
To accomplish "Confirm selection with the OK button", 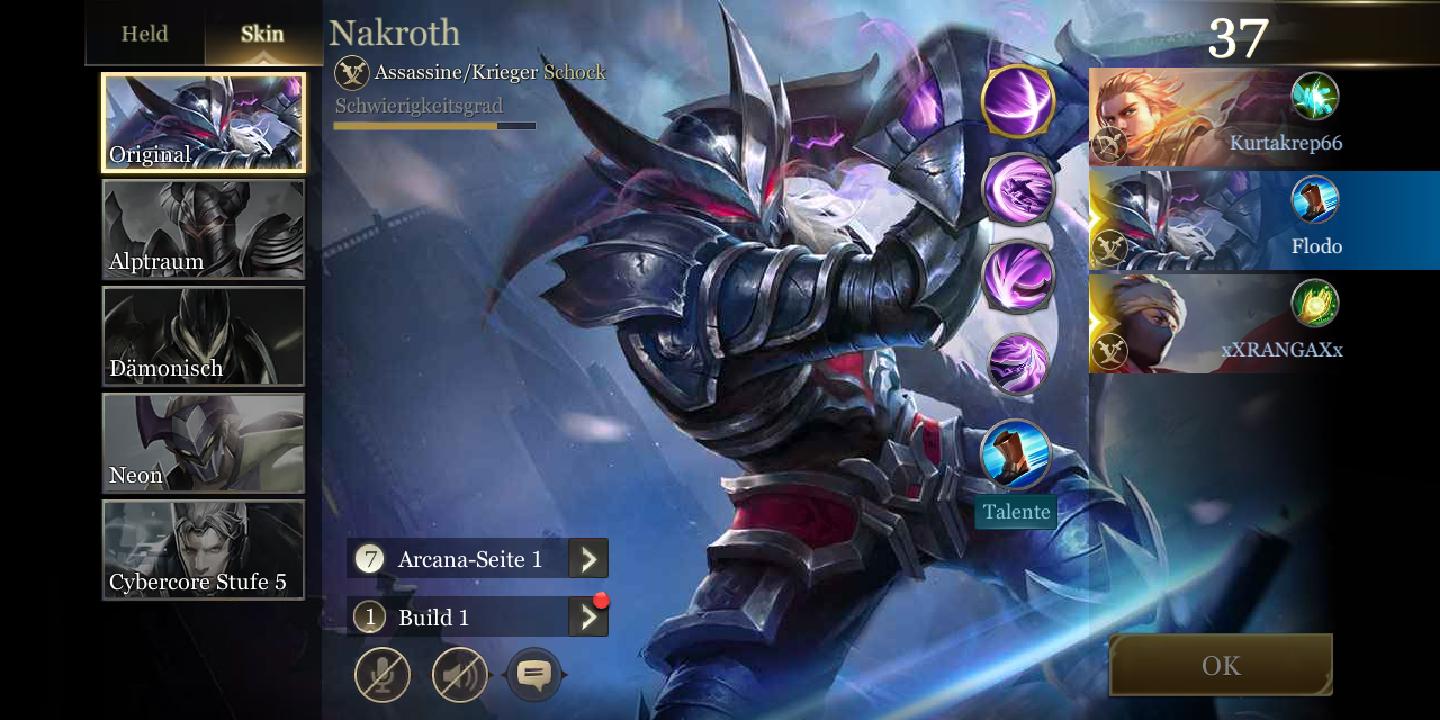I will (x=1221, y=666).
